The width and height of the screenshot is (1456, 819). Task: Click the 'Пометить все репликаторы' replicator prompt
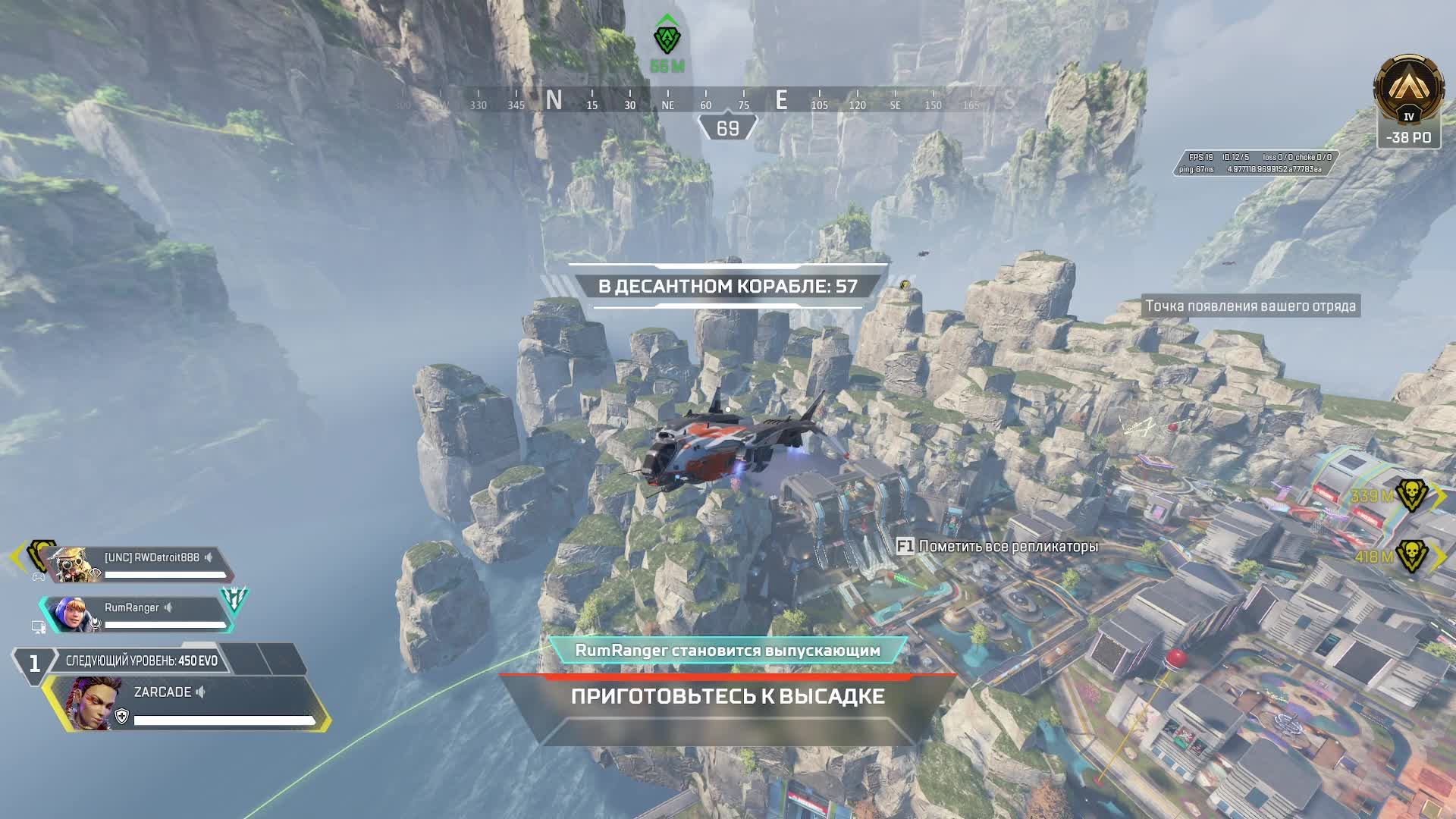pos(997,546)
